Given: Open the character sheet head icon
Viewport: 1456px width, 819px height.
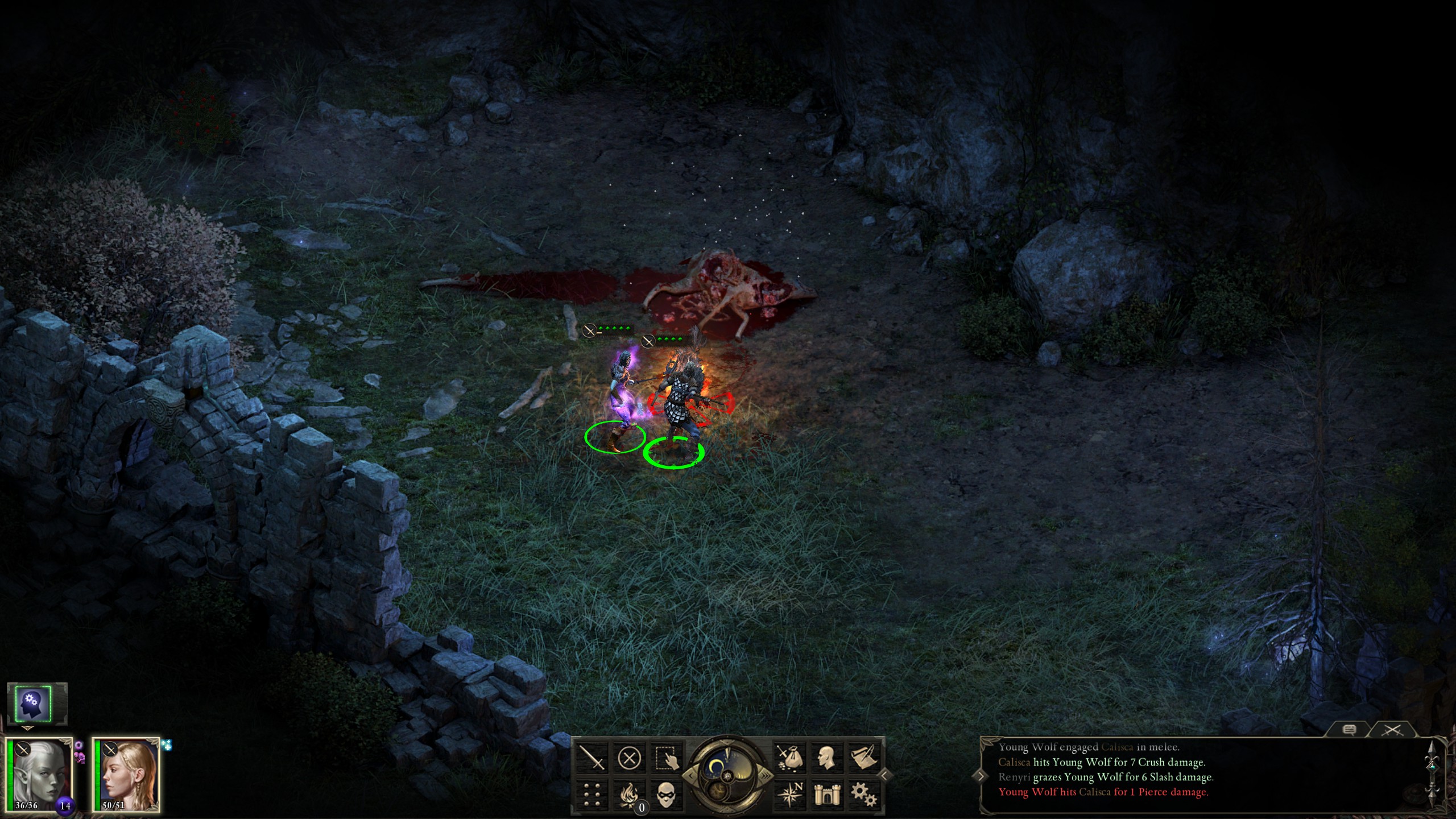Looking at the screenshot, I should pyautogui.click(x=826, y=758).
